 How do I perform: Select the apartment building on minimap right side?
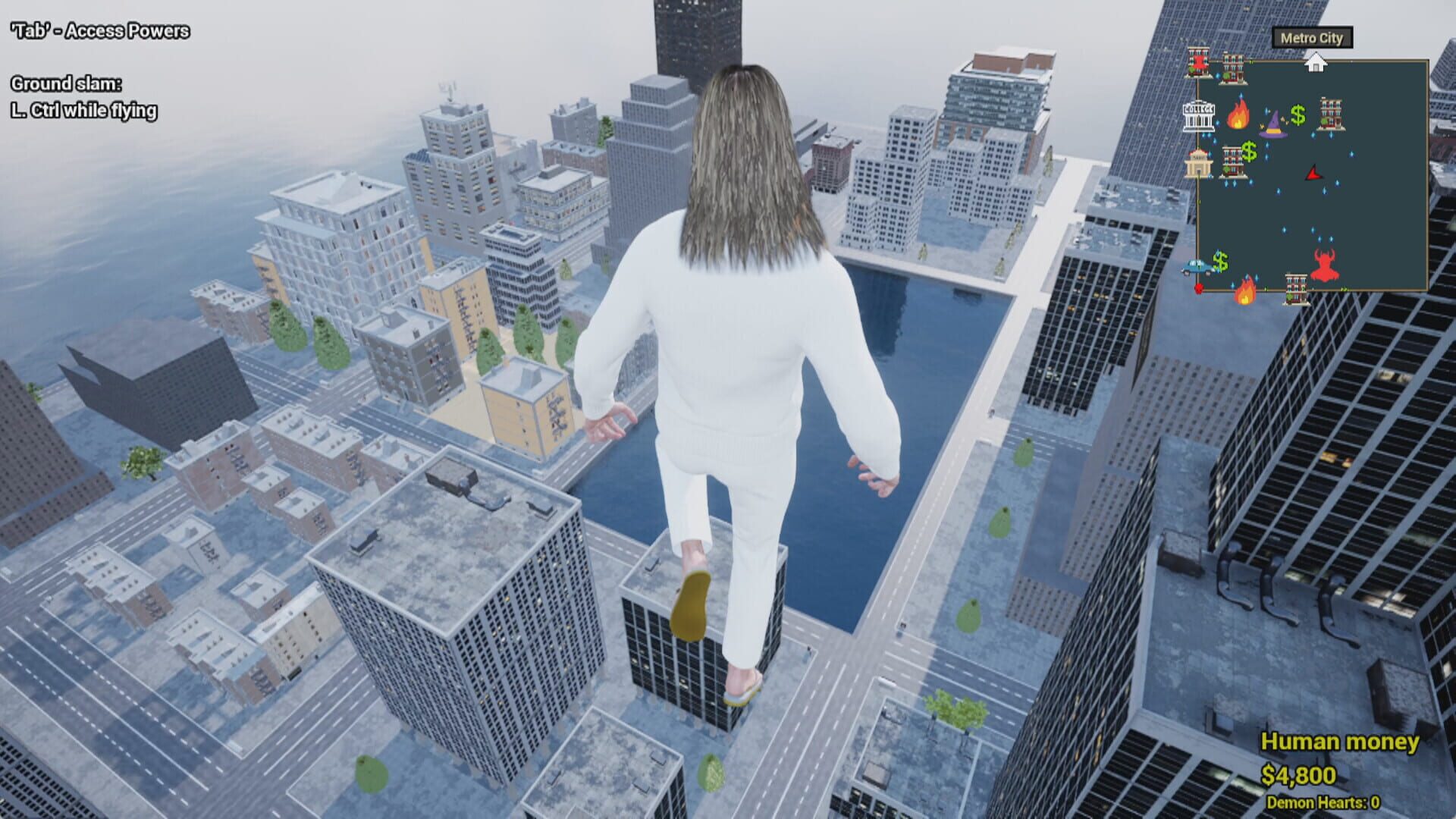click(x=1331, y=113)
